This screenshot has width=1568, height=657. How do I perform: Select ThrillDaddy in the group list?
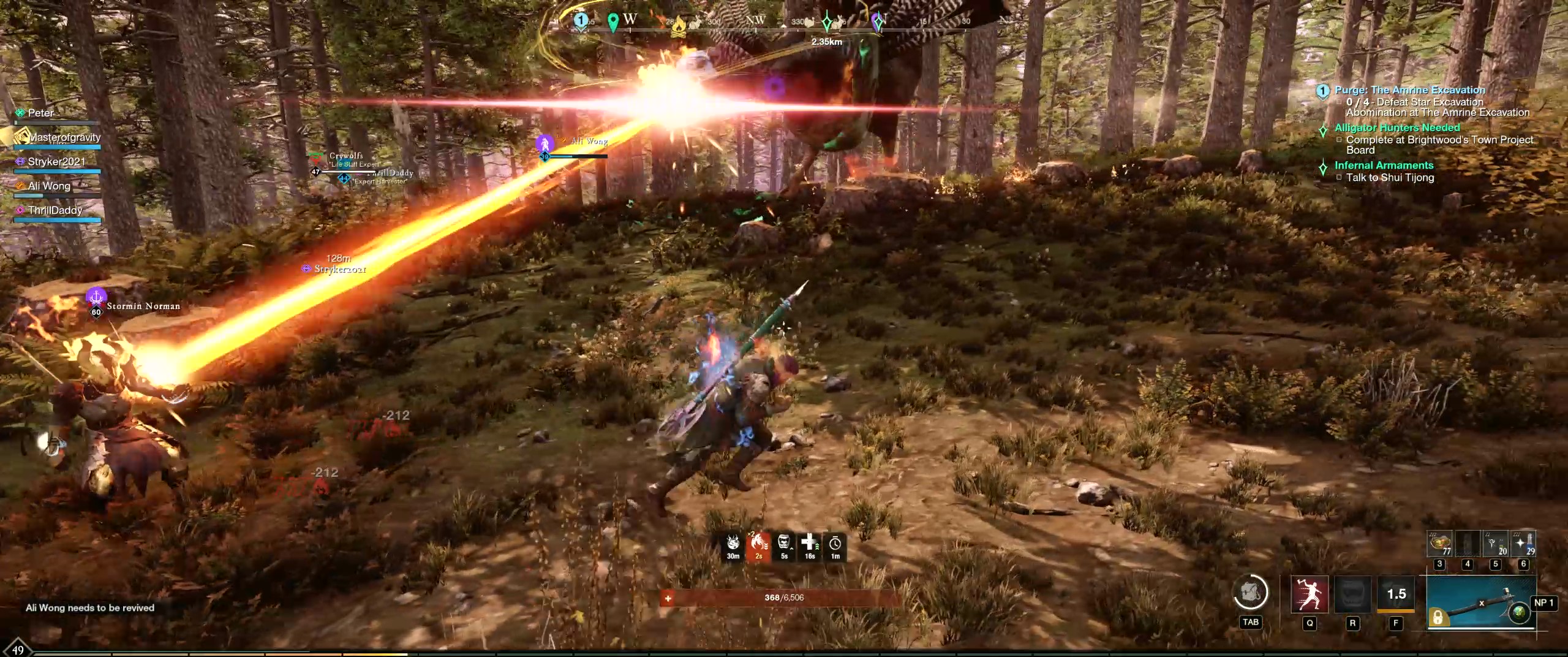click(x=55, y=210)
